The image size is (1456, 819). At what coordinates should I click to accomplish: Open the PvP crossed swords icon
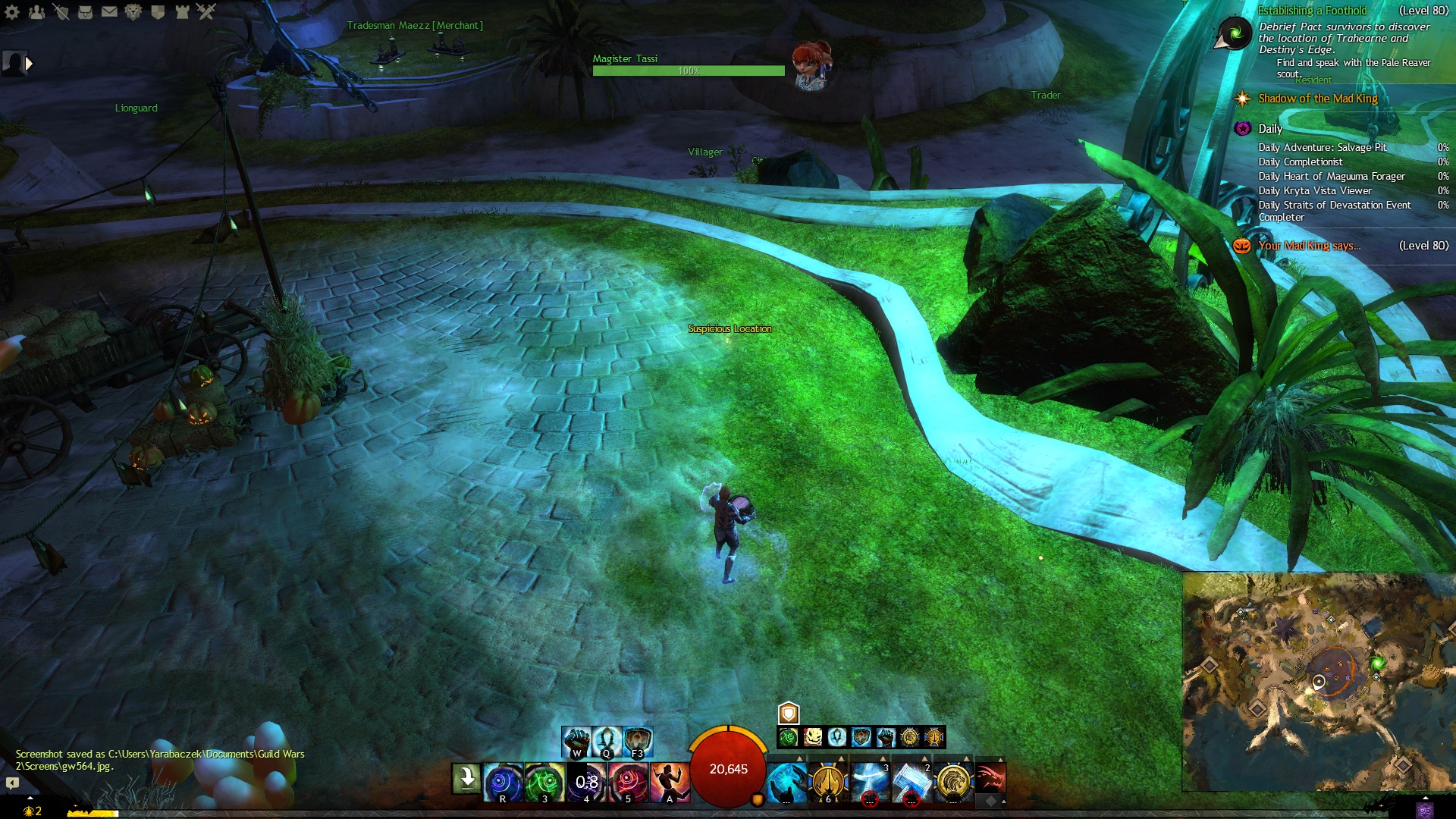coord(206,11)
